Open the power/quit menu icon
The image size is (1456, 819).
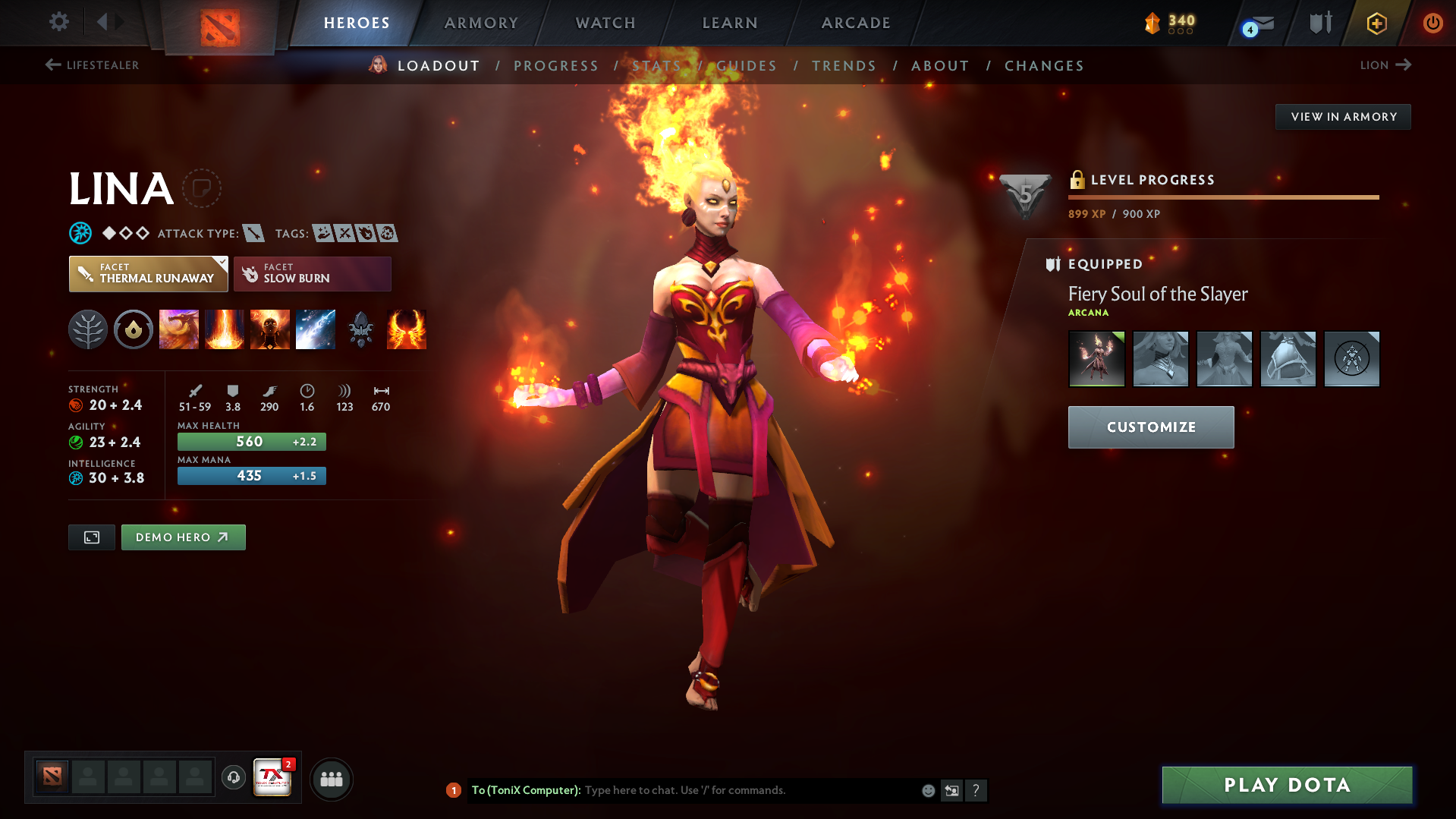coord(1432,23)
